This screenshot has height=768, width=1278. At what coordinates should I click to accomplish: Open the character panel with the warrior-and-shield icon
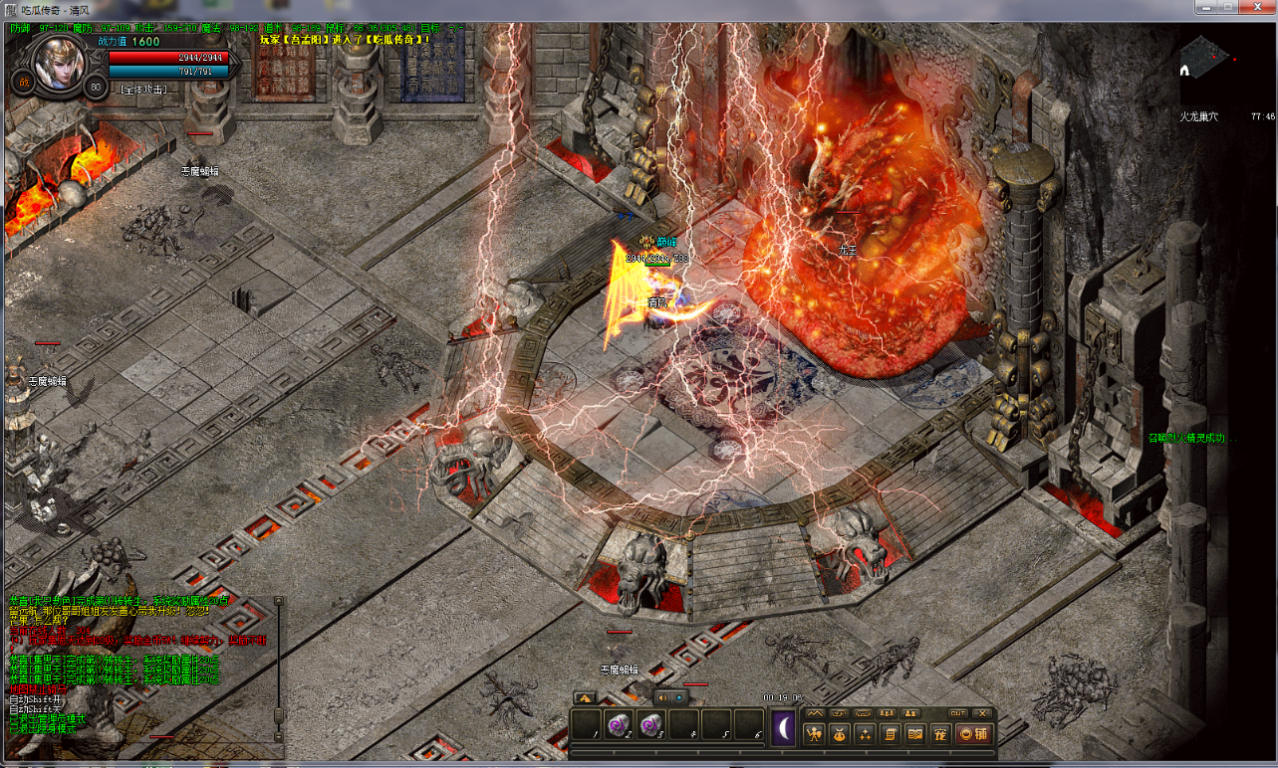tap(815, 734)
